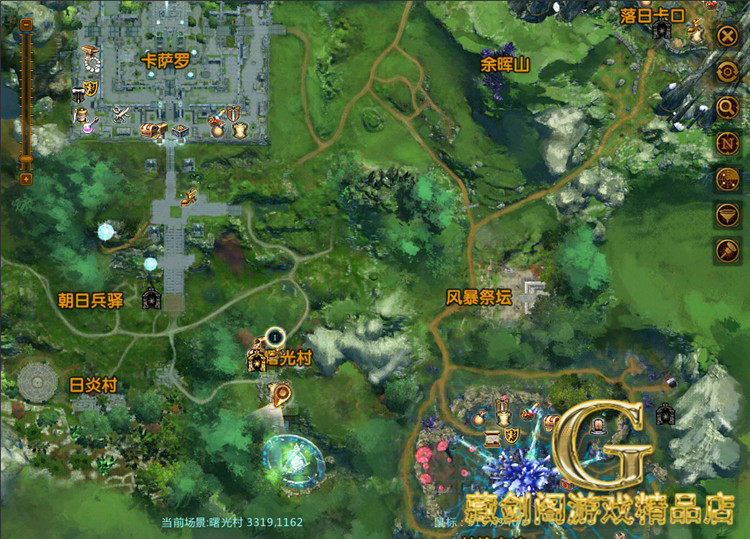
Task: Select the crossed swords marker in 卡萨罗
Action: coord(121,114)
